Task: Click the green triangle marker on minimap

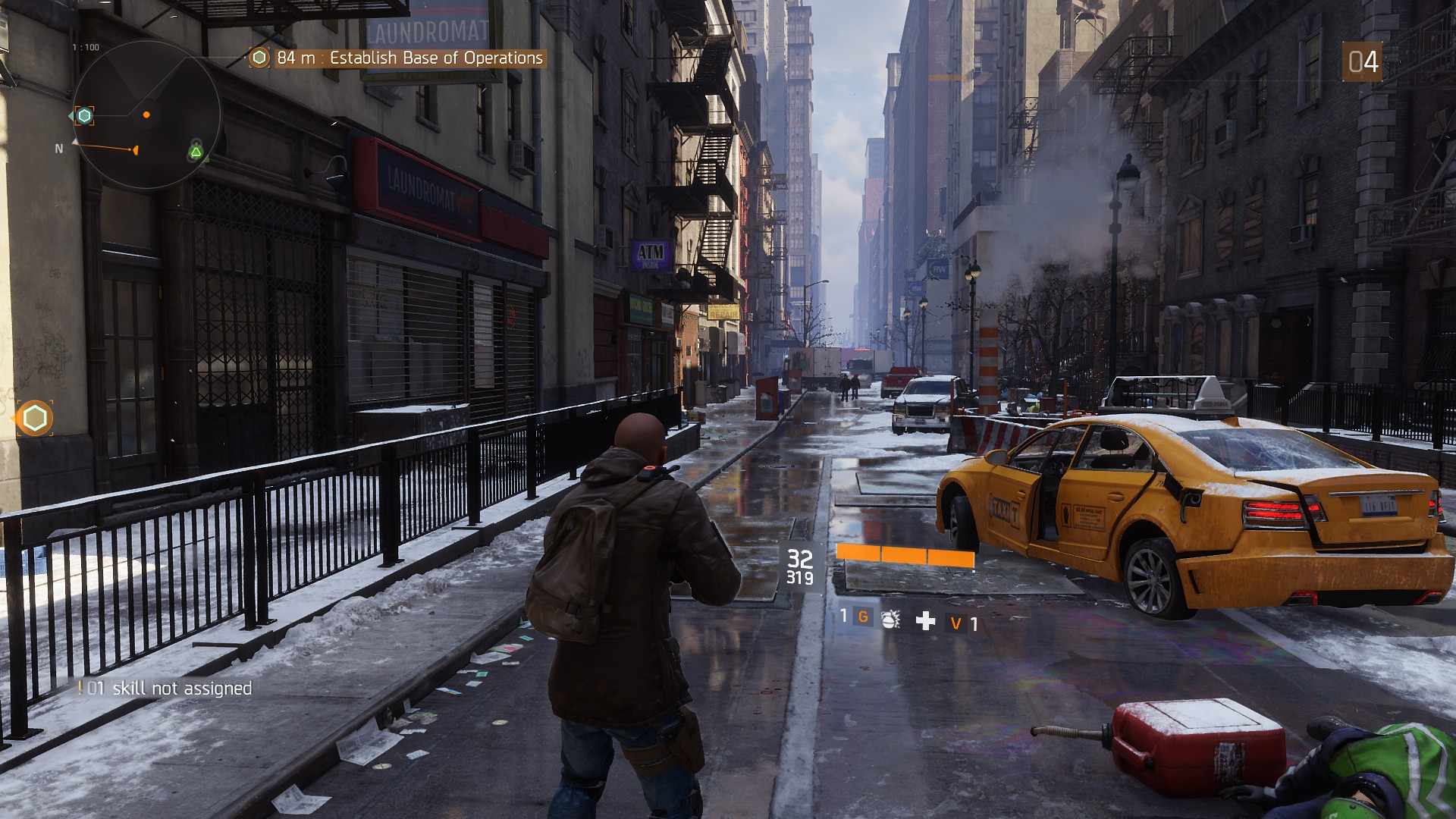Action: pos(196,153)
